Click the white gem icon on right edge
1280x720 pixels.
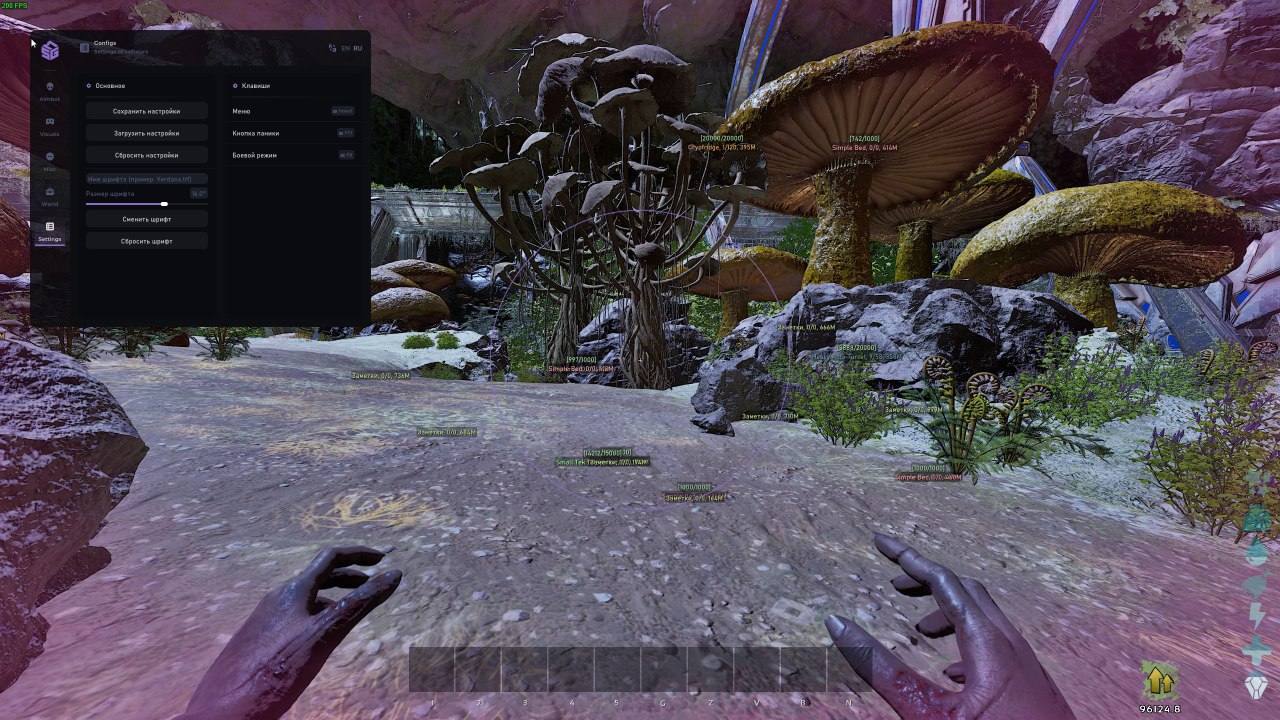(x=1256, y=683)
